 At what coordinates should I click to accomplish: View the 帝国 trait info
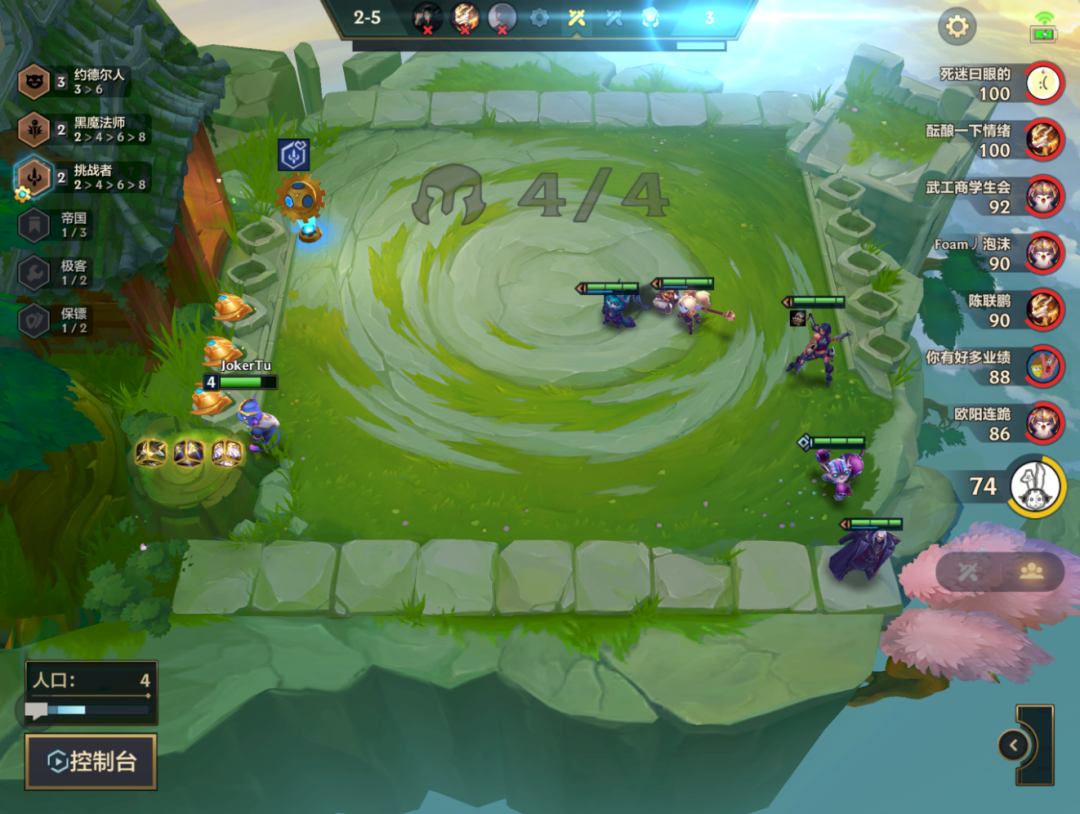click(68, 225)
